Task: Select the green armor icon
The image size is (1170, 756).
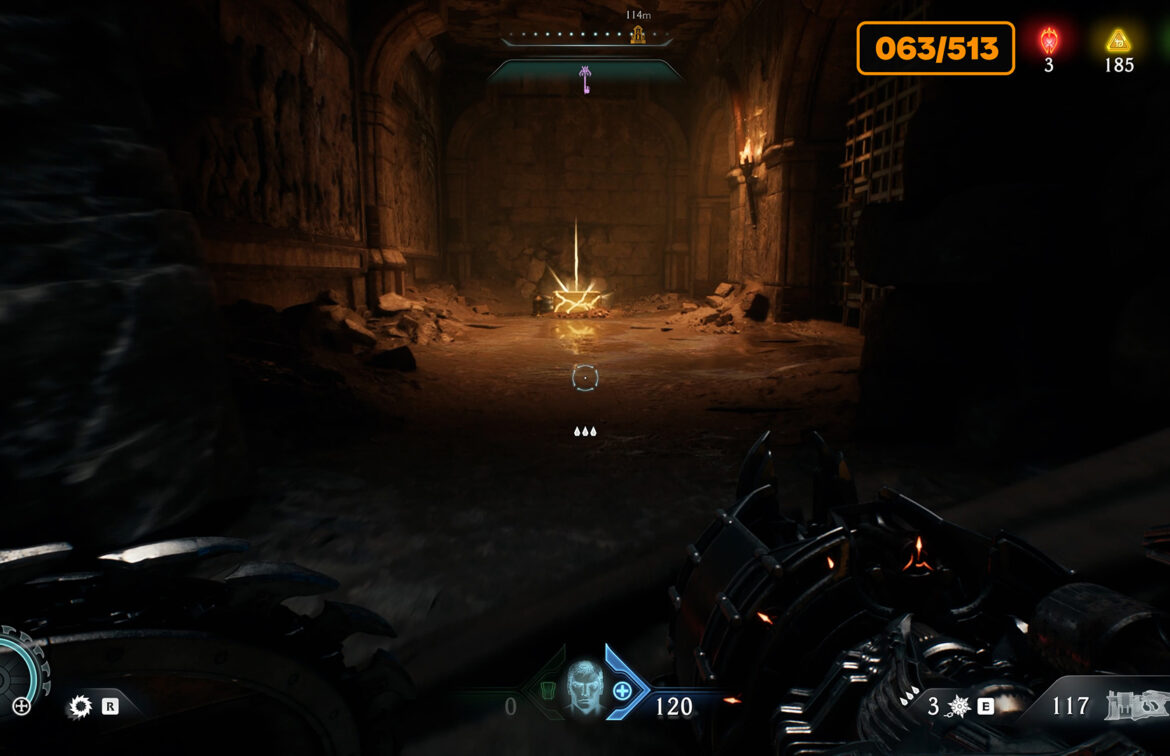Action: click(547, 690)
